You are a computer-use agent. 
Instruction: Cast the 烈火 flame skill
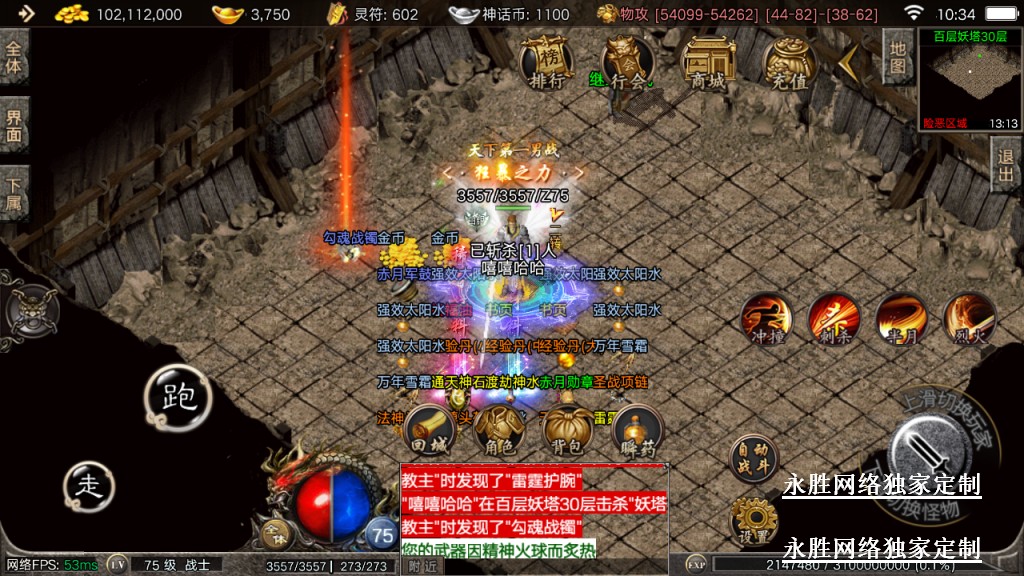968,319
